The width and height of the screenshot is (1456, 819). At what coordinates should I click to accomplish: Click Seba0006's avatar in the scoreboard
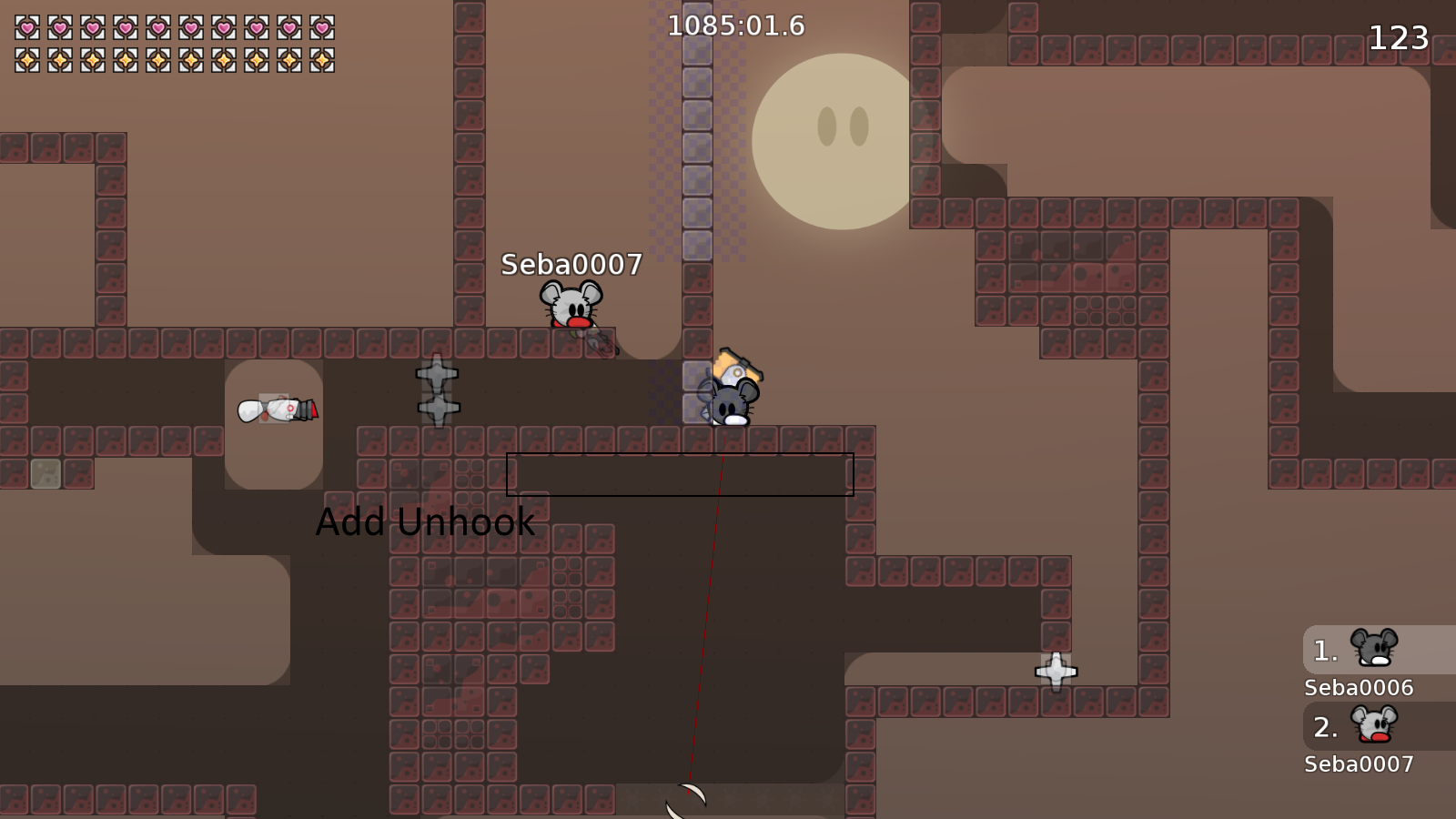point(1374,647)
